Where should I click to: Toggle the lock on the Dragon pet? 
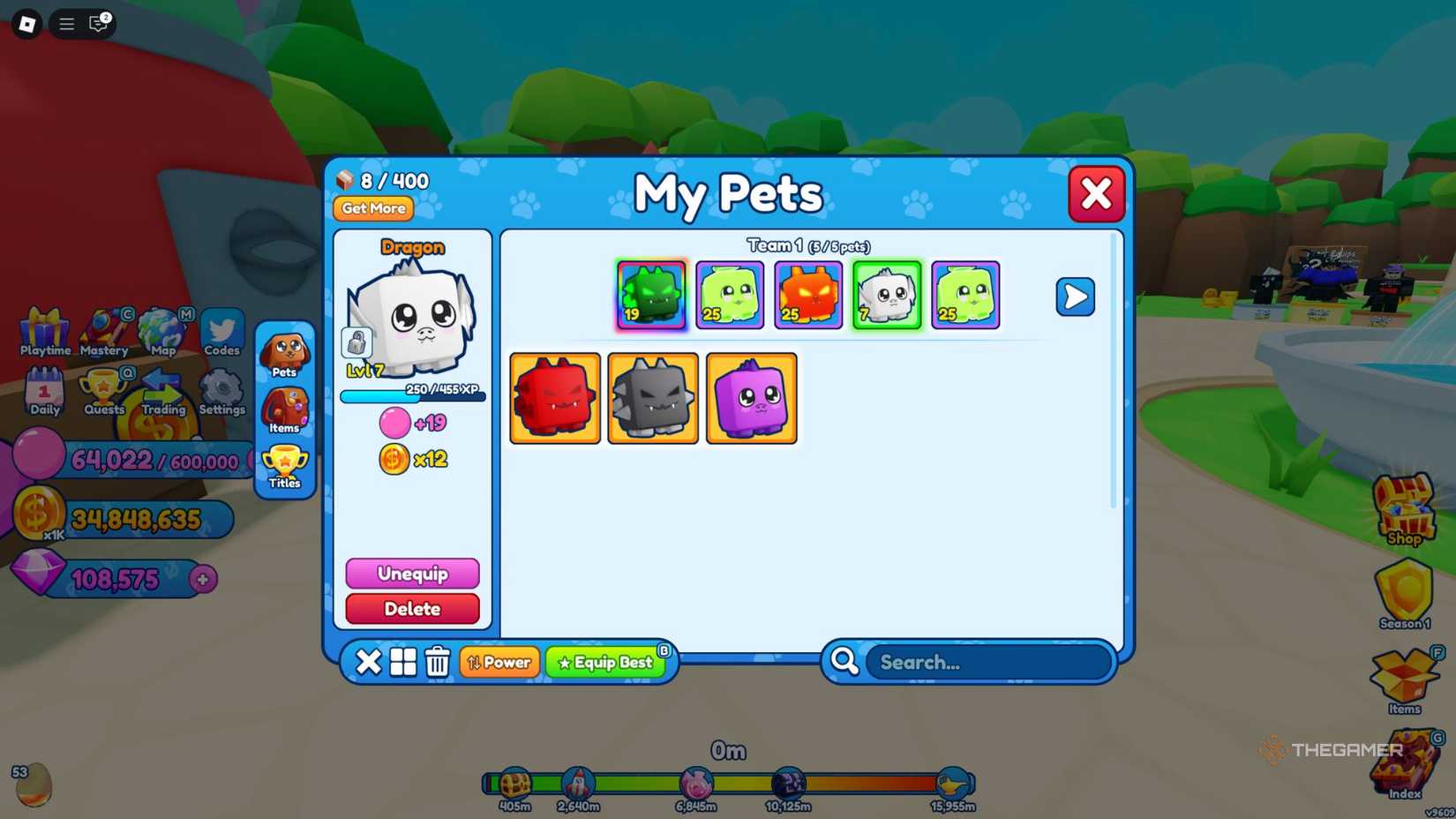(x=356, y=340)
